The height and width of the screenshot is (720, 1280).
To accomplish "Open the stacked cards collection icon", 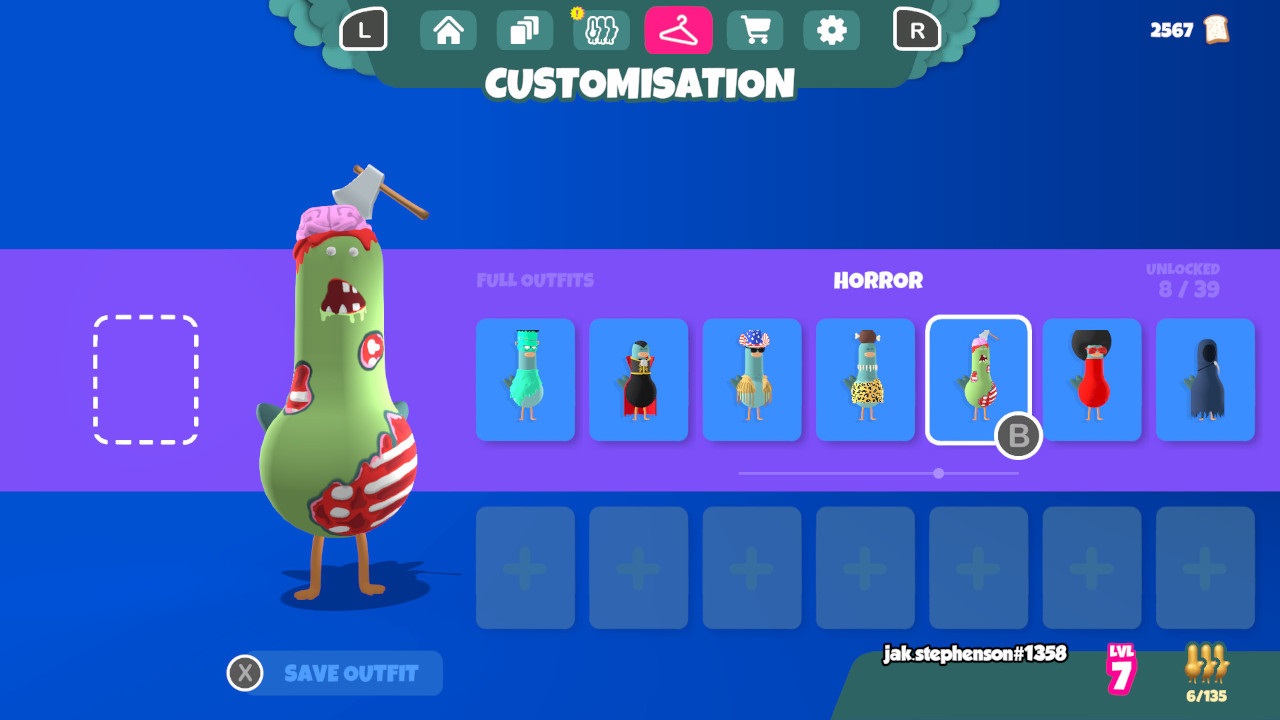I will 524,30.
